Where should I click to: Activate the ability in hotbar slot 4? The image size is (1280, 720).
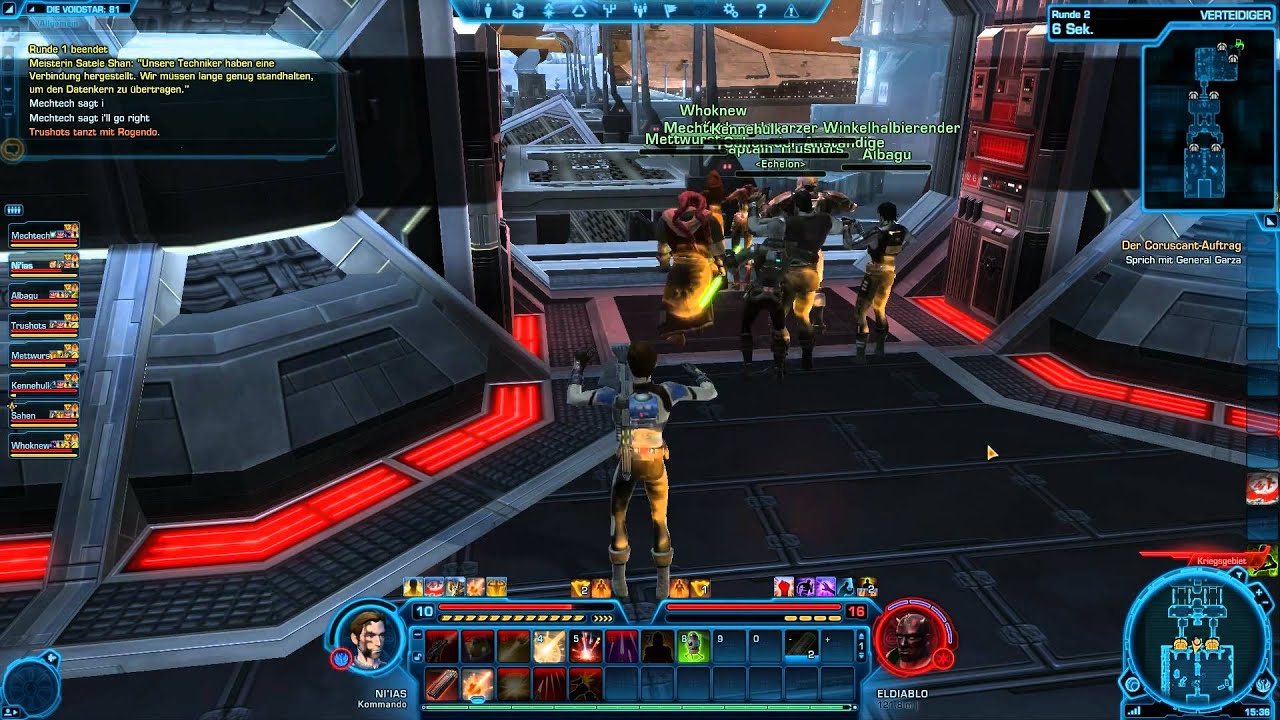pos(548,647)
